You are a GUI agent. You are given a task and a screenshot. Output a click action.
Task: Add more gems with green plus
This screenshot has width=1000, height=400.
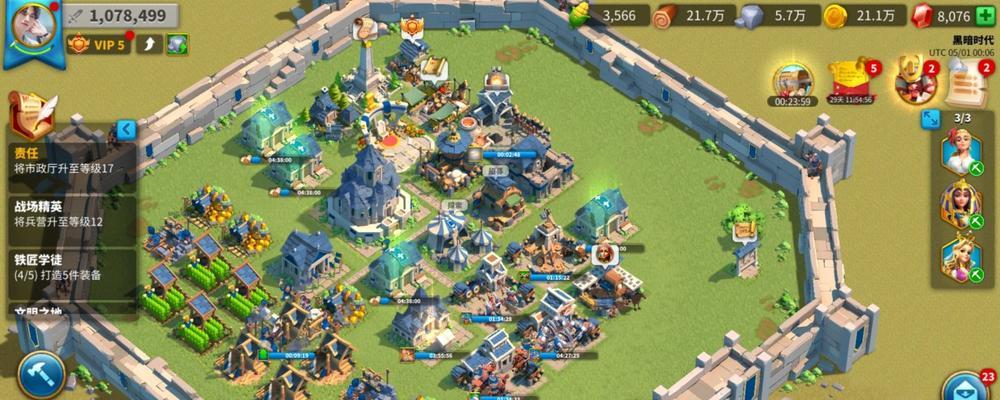click(984, 15)
